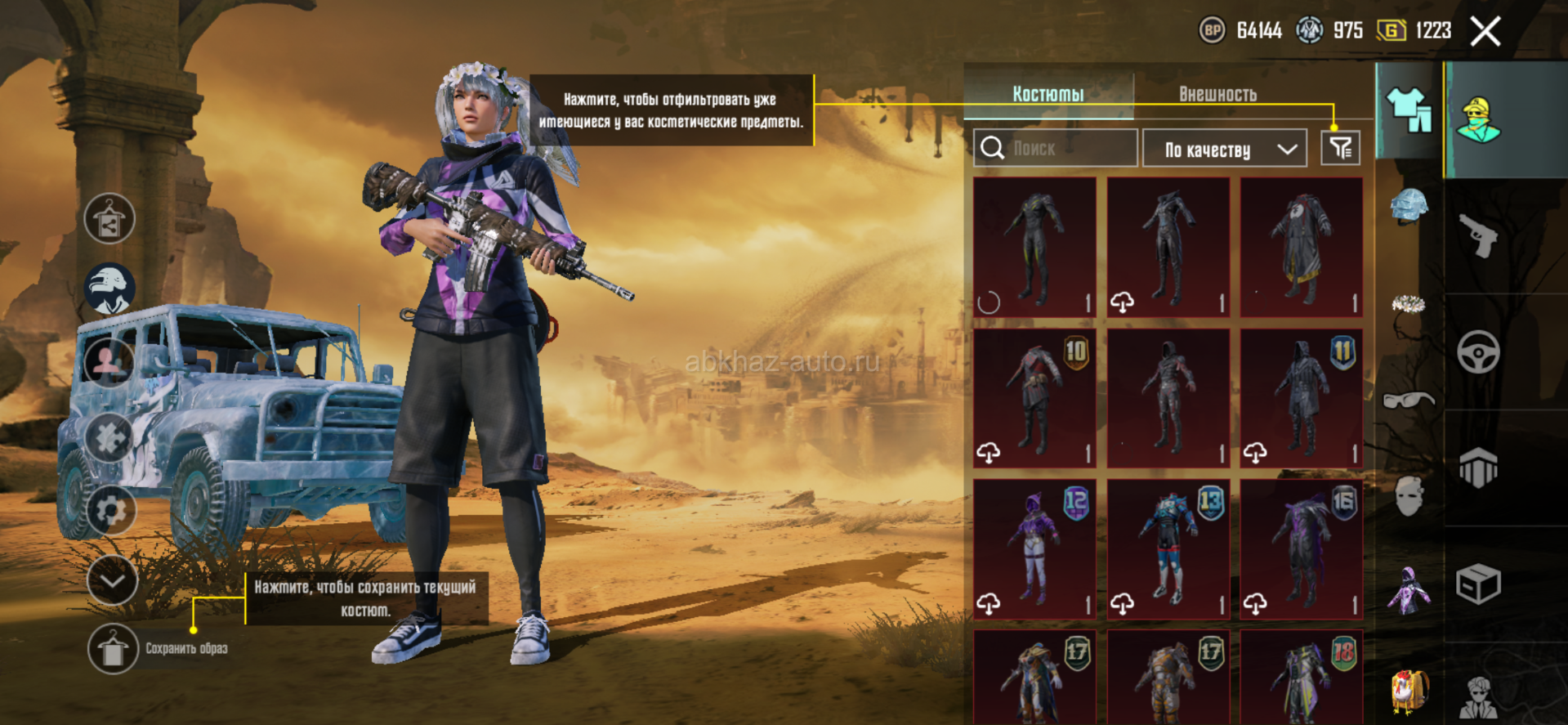Select the costume with level 10 badge
The width and height of the screenshot is (1568, 725).
(1034, 399)
